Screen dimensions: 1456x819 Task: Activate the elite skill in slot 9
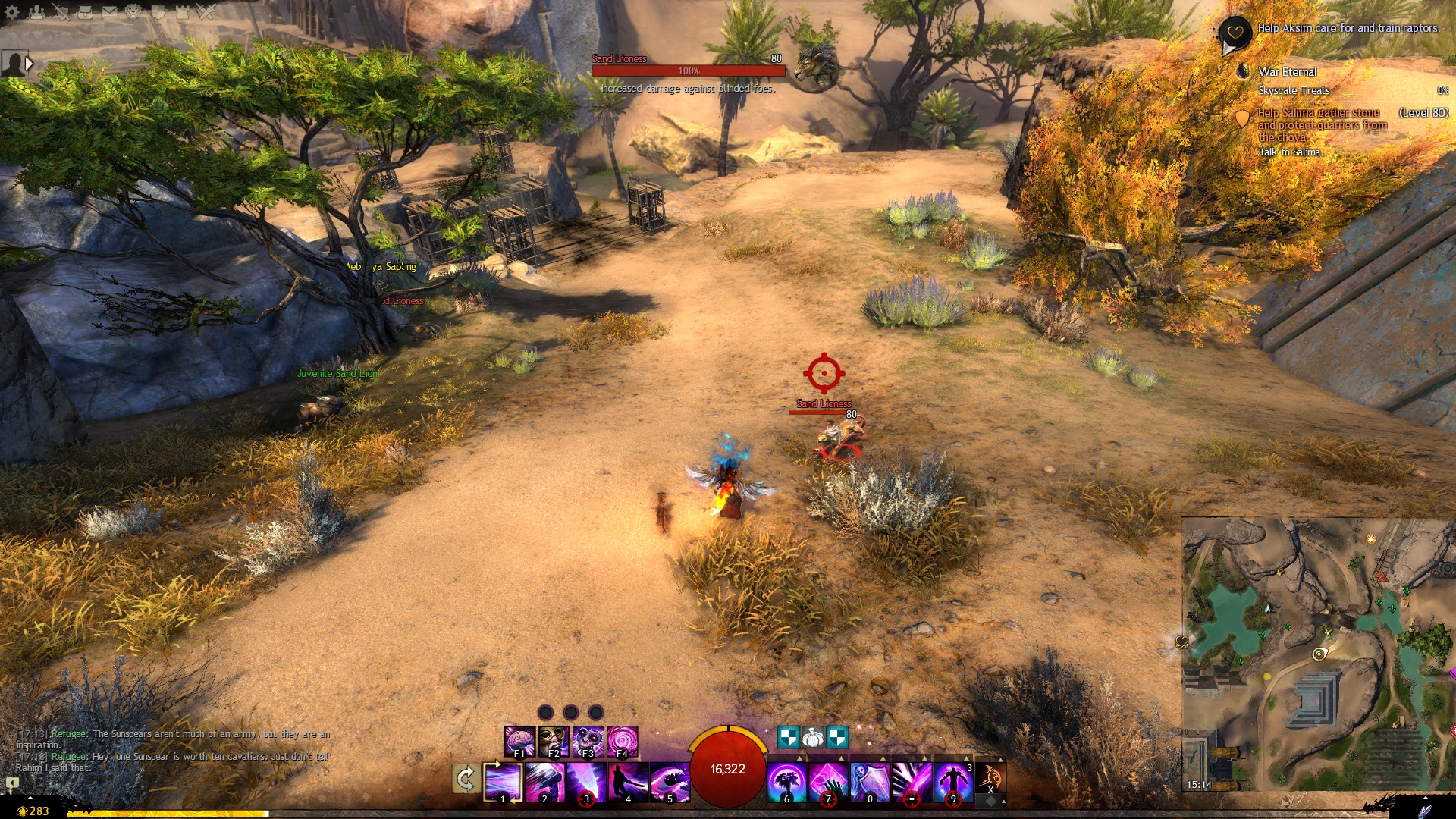pos(953,782)
